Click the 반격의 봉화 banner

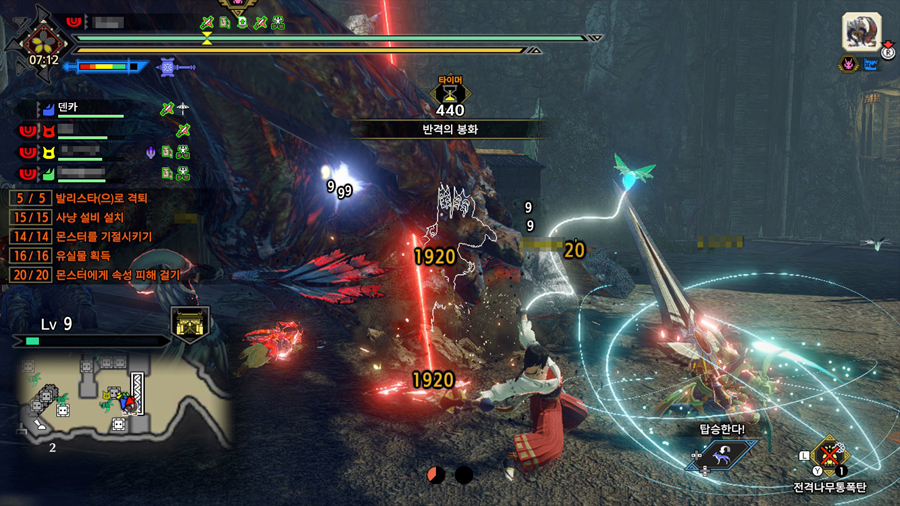[450, 129]
